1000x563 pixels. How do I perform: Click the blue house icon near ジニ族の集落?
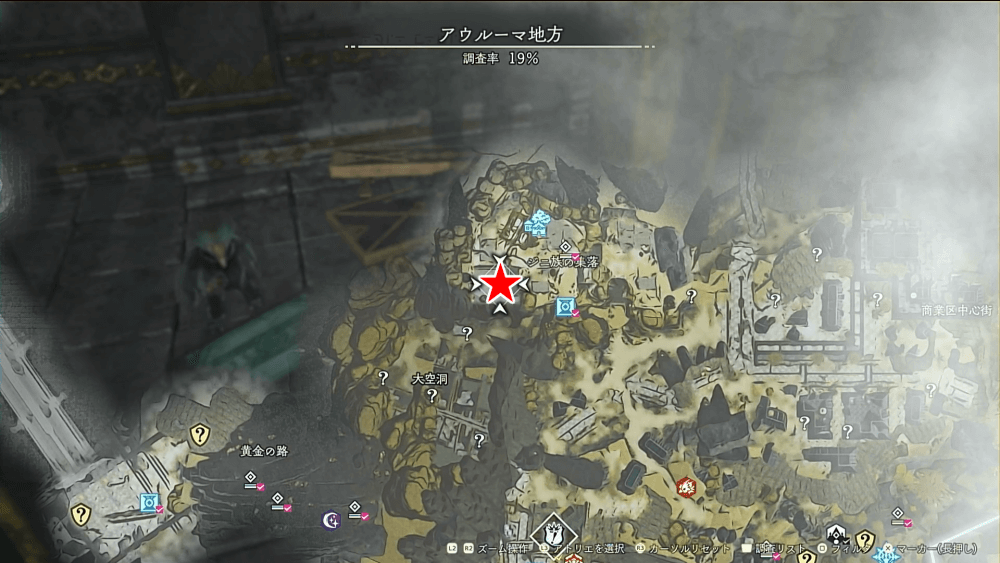point(539,223)
